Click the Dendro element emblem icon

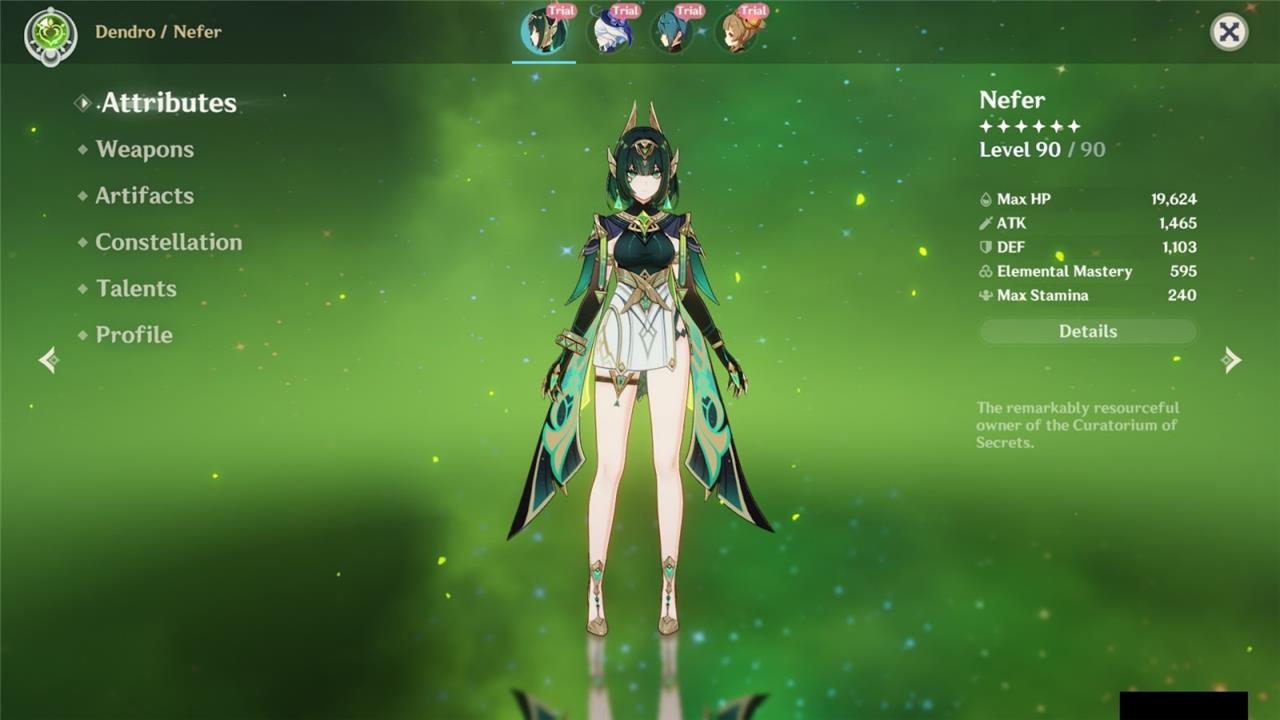click(50, 34)
